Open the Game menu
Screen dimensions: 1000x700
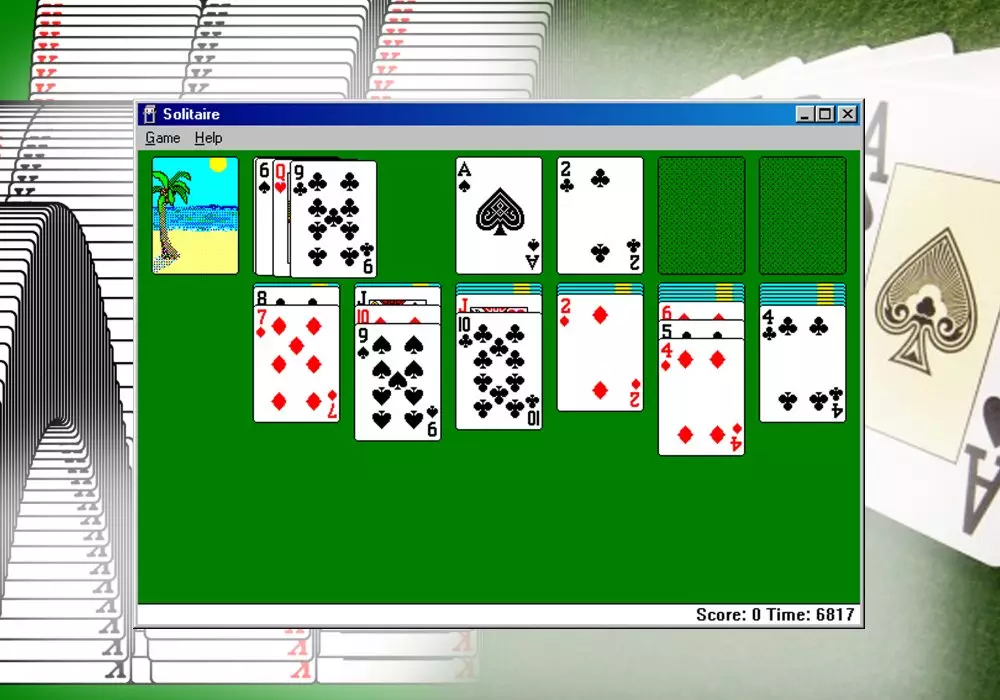[x=162, y=138]
